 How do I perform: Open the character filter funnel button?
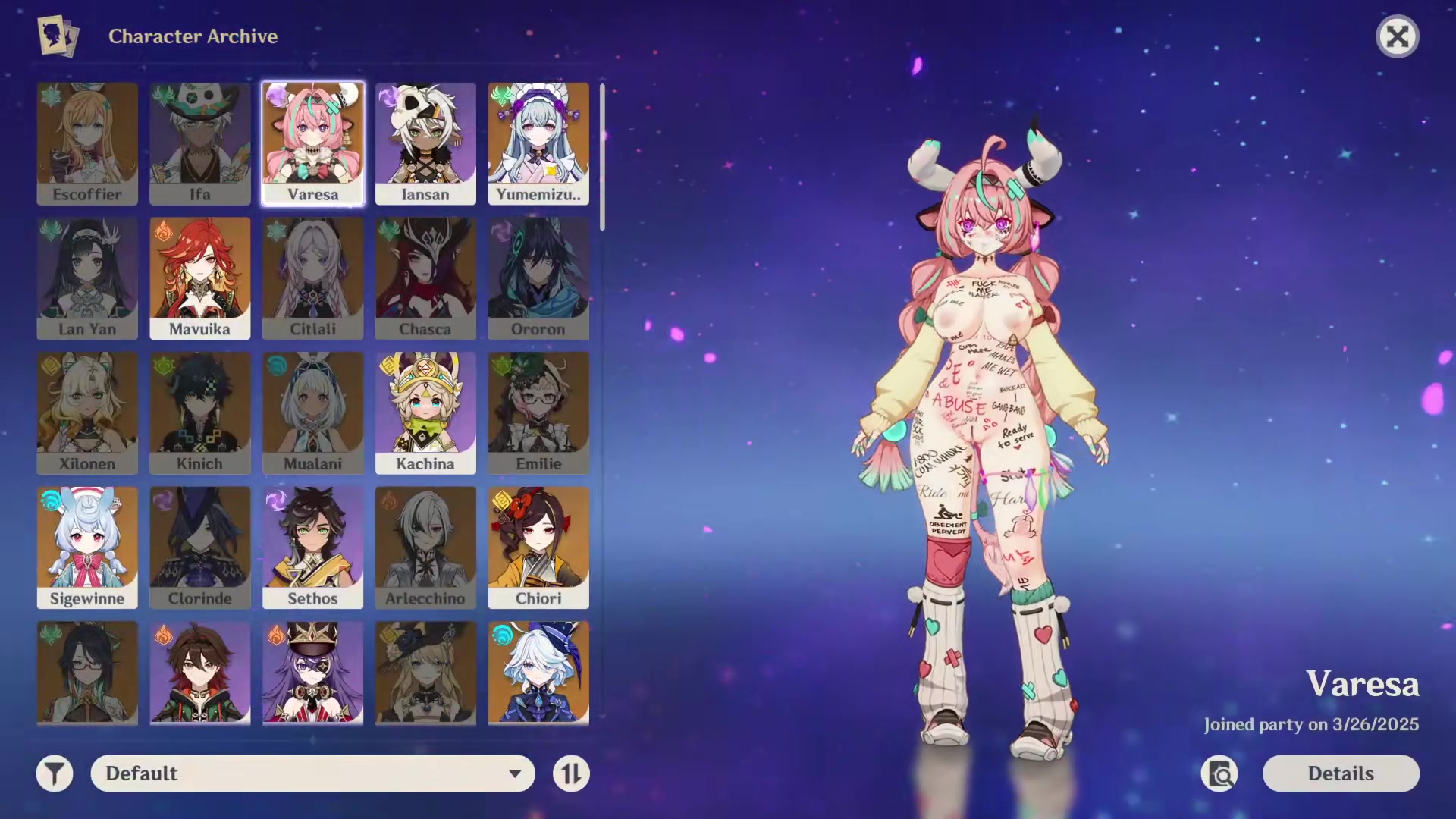pos(55,773)
